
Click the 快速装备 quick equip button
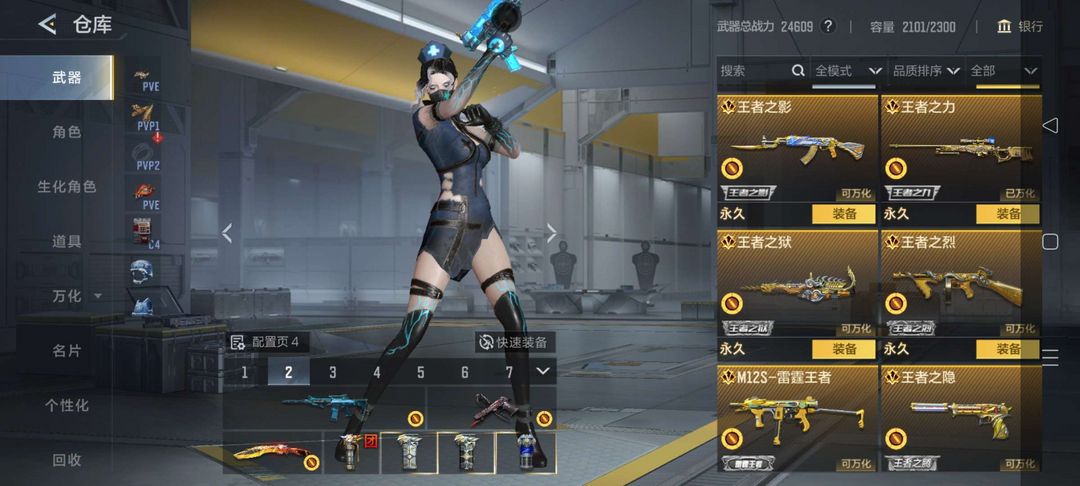(514, 342)
